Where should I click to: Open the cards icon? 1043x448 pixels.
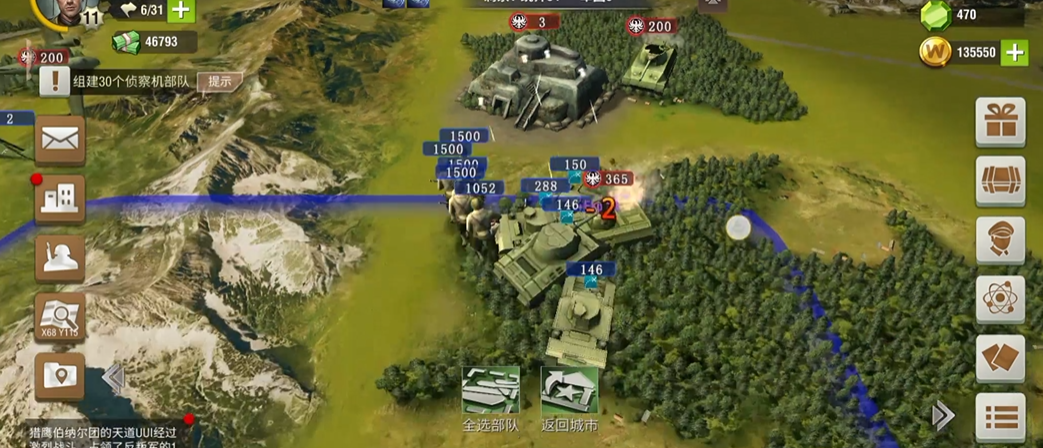coord(1000,359)
